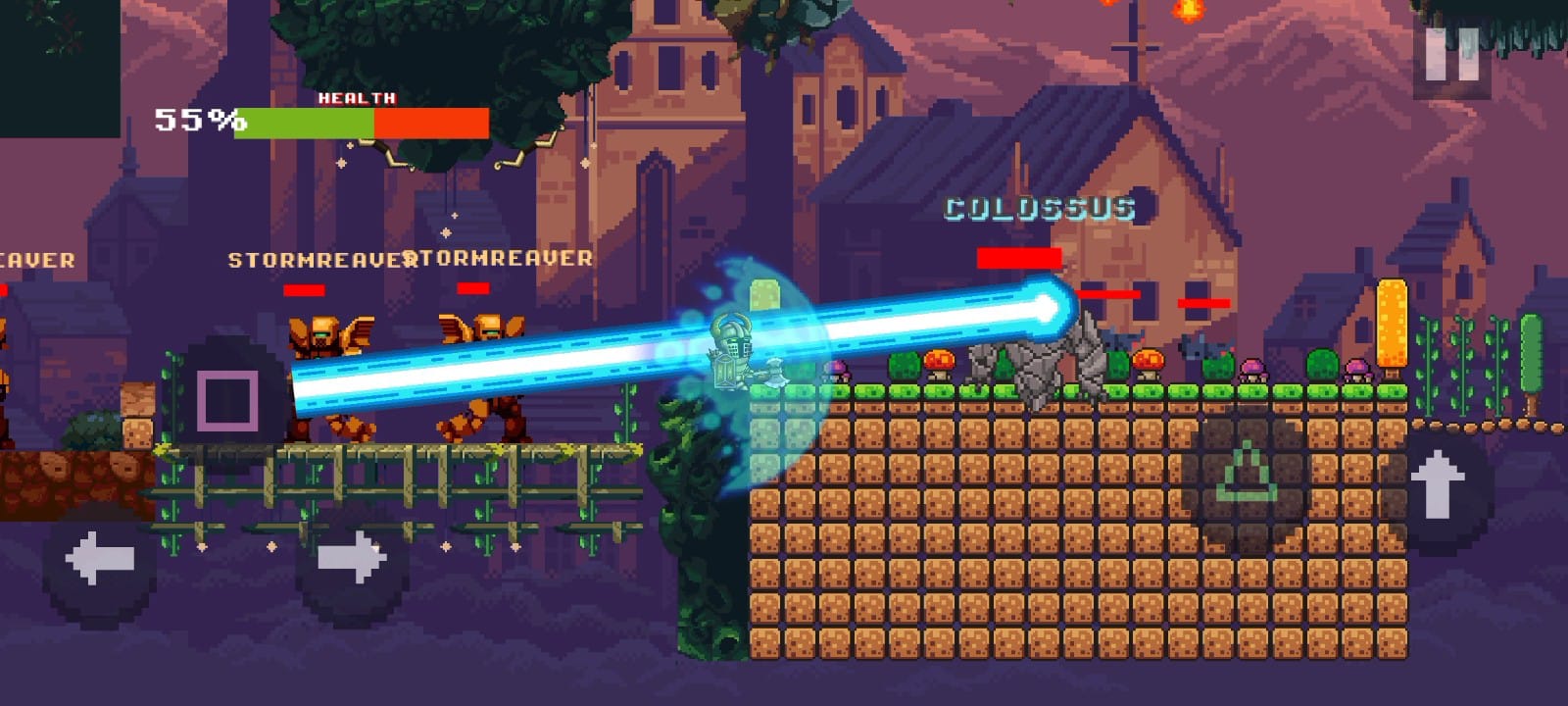1568x706 pixels.
Task: Select the COLOSSUS name label
Action: pyautogui.click(x=1039, y=208)
